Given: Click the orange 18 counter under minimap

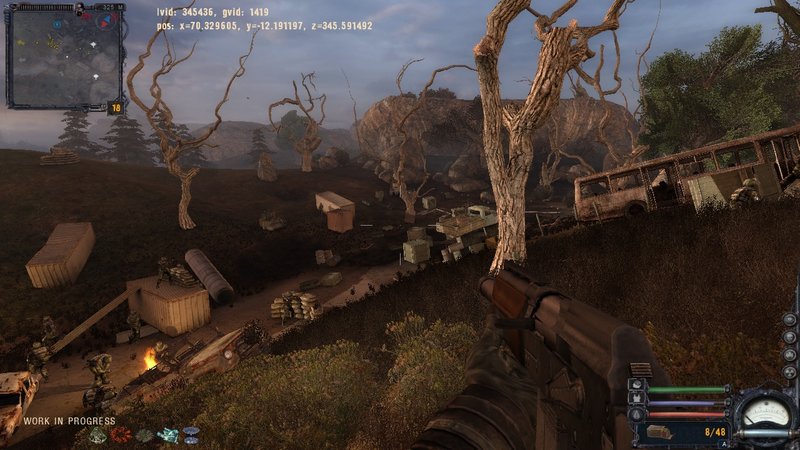Looking at the screenshot, I should point(115,107).
